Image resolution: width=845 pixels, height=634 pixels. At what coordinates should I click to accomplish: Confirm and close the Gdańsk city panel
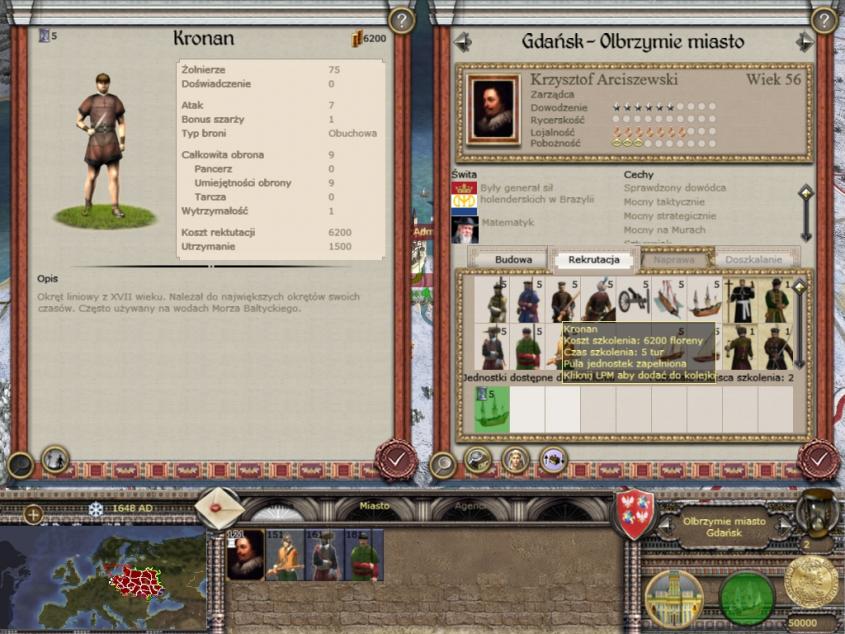pyautogui.click(x=818, y=459)
